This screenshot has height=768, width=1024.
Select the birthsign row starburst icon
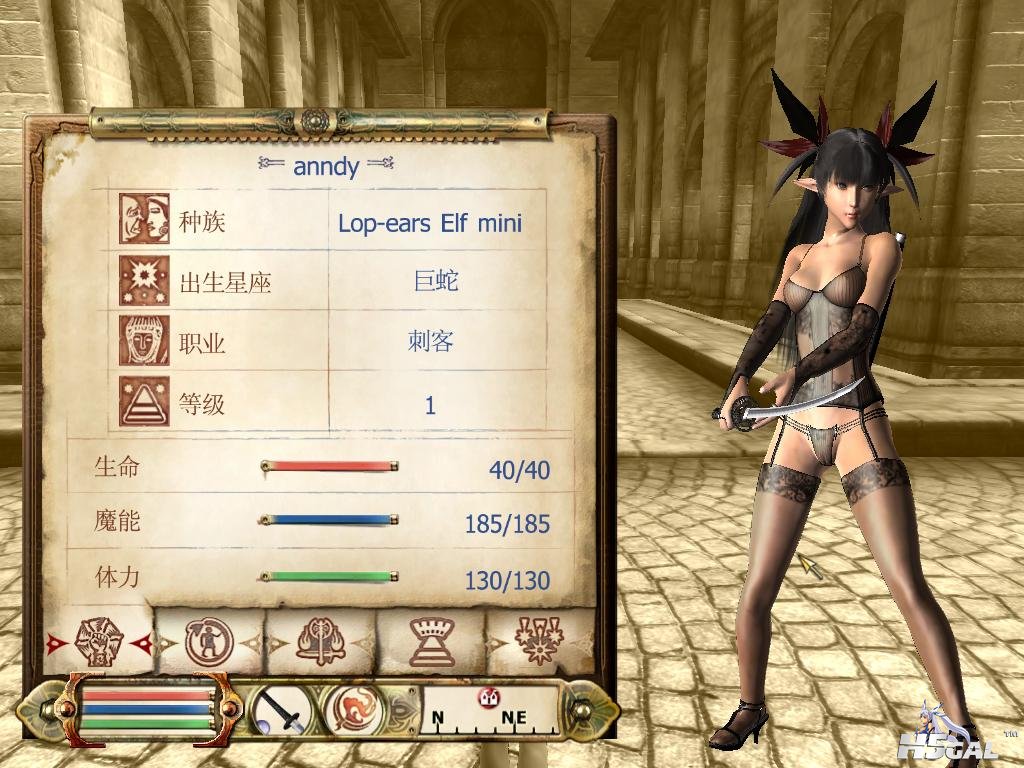144,281
